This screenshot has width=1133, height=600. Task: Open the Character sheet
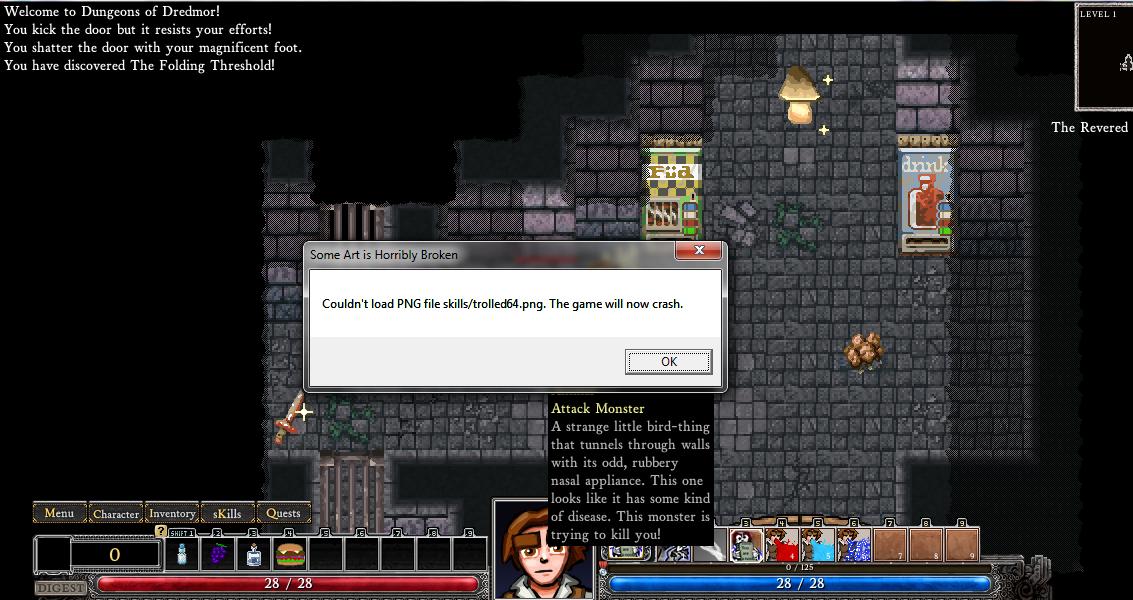point(116,514)
